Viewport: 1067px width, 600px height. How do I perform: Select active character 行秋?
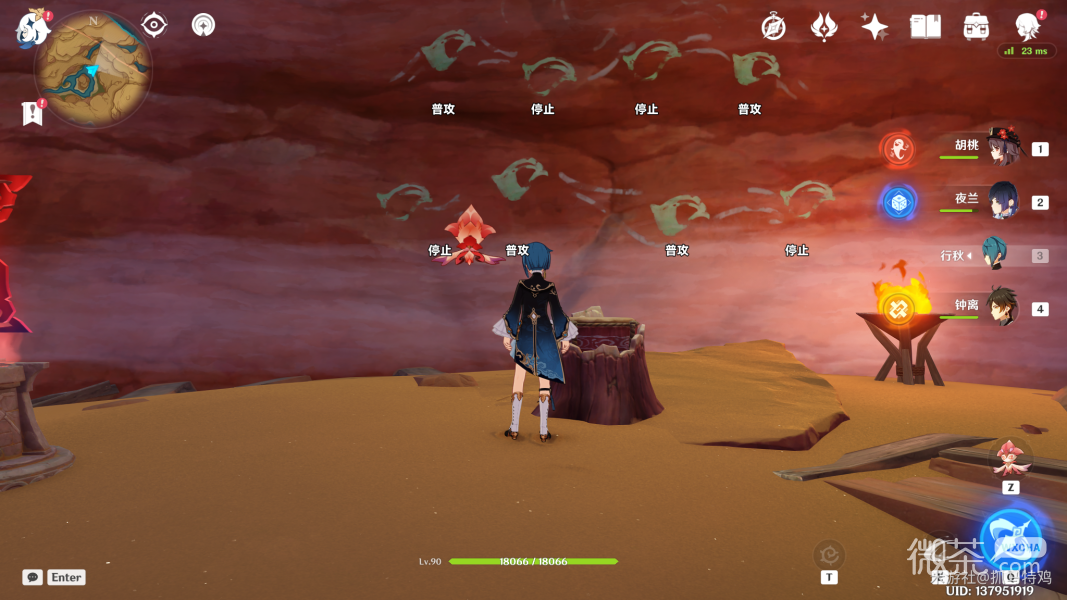pyautogui.click(x=996, y=255)
